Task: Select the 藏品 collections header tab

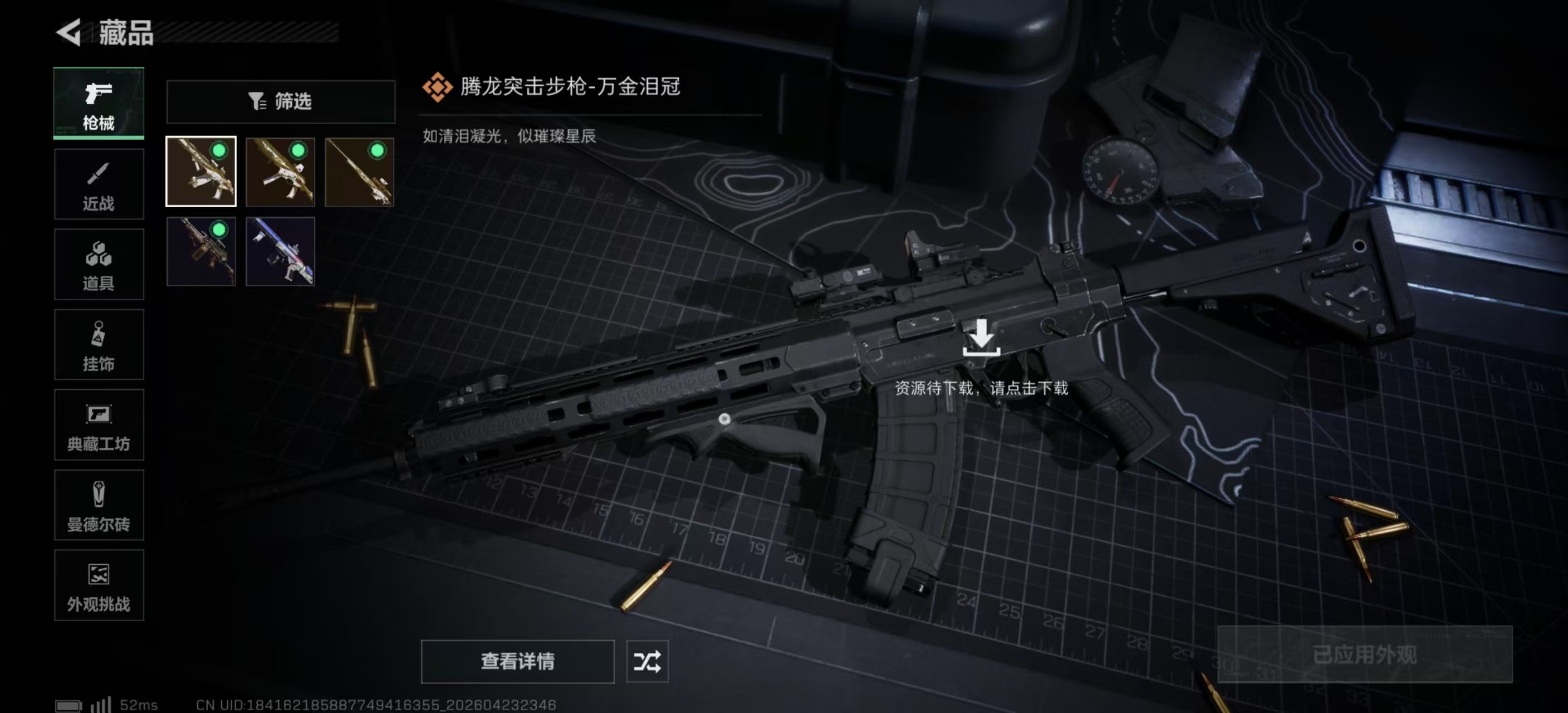Action: [x=124, y=34]
